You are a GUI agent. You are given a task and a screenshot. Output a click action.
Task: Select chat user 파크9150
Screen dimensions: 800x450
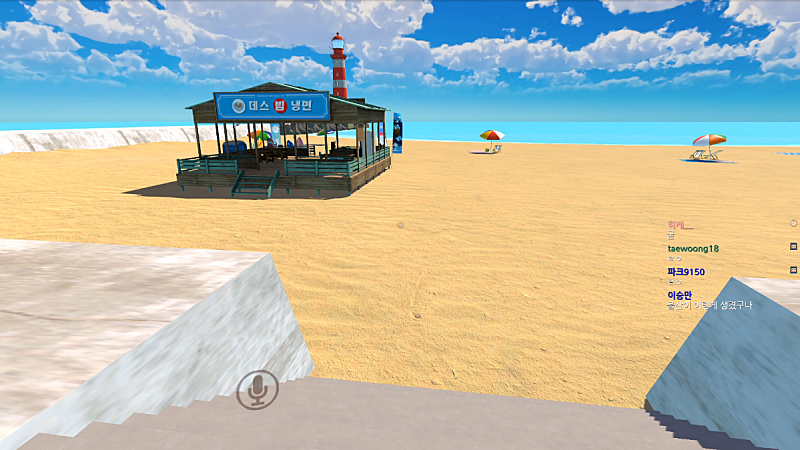686,271
